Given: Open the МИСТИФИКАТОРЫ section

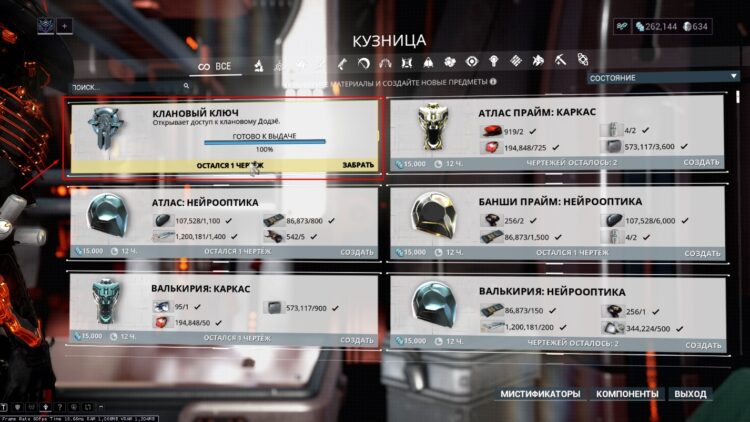Looking at the screenshot, I should tap(540, 394).
